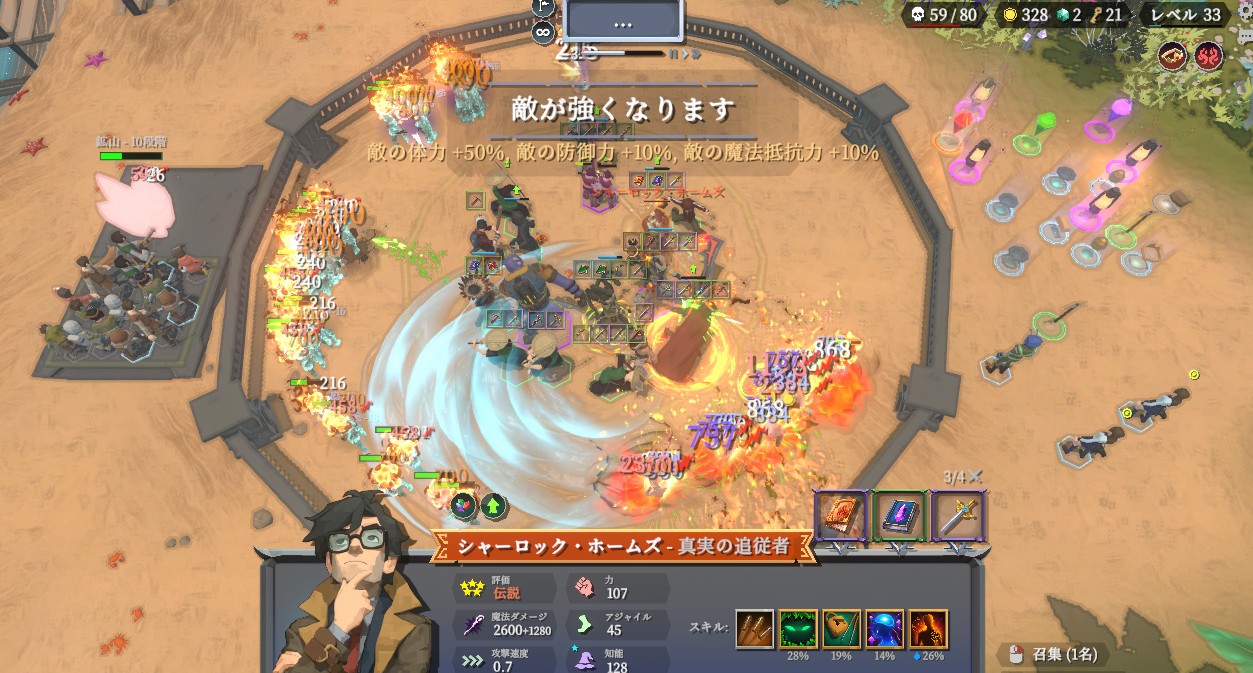Viewport: 1253px width, 673px height.
Task: Pause the game with the pause button
Action: (675, 53)
